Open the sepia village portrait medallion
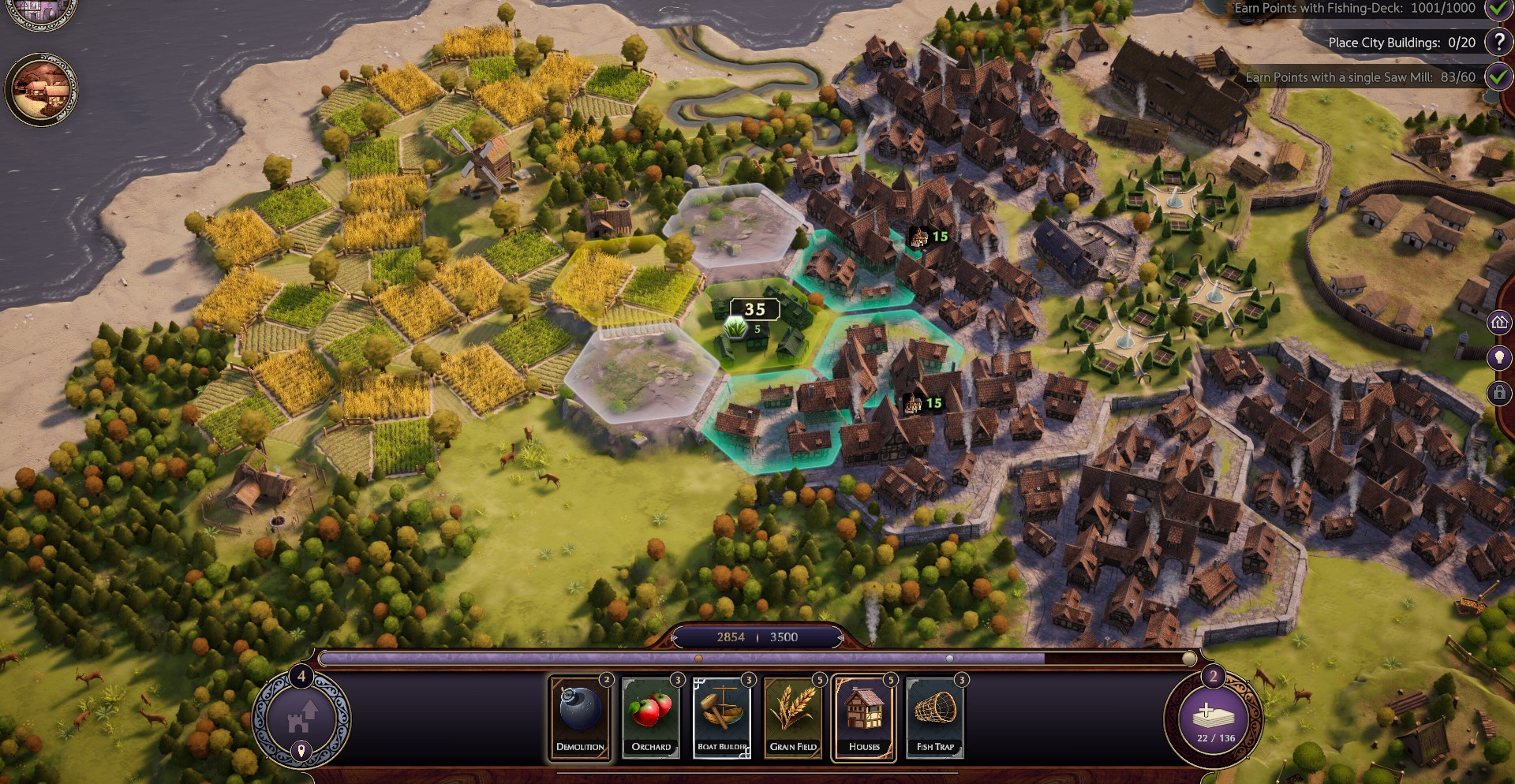This screenshot has width=1515, height=784. (41, 90)
